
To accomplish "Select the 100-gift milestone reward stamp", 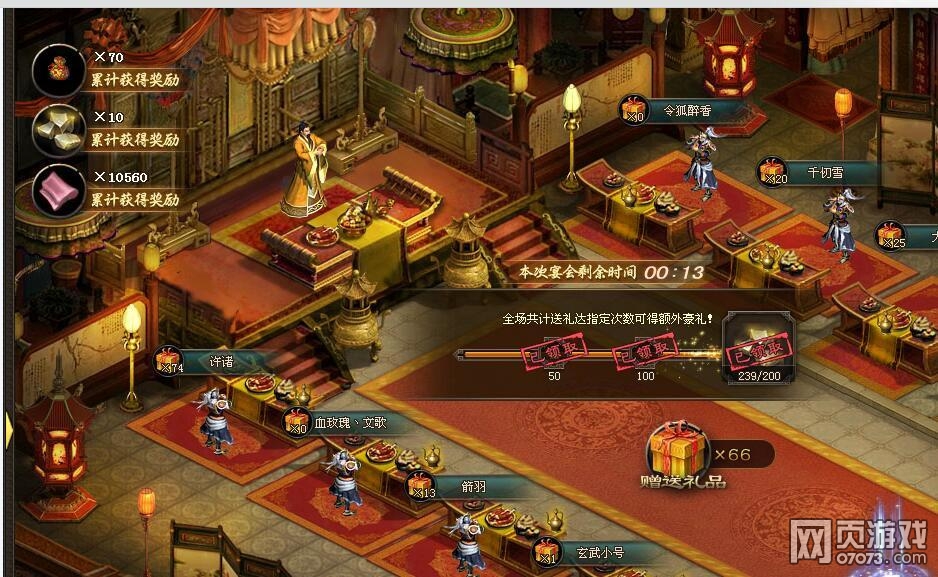I will coord(645,352).
